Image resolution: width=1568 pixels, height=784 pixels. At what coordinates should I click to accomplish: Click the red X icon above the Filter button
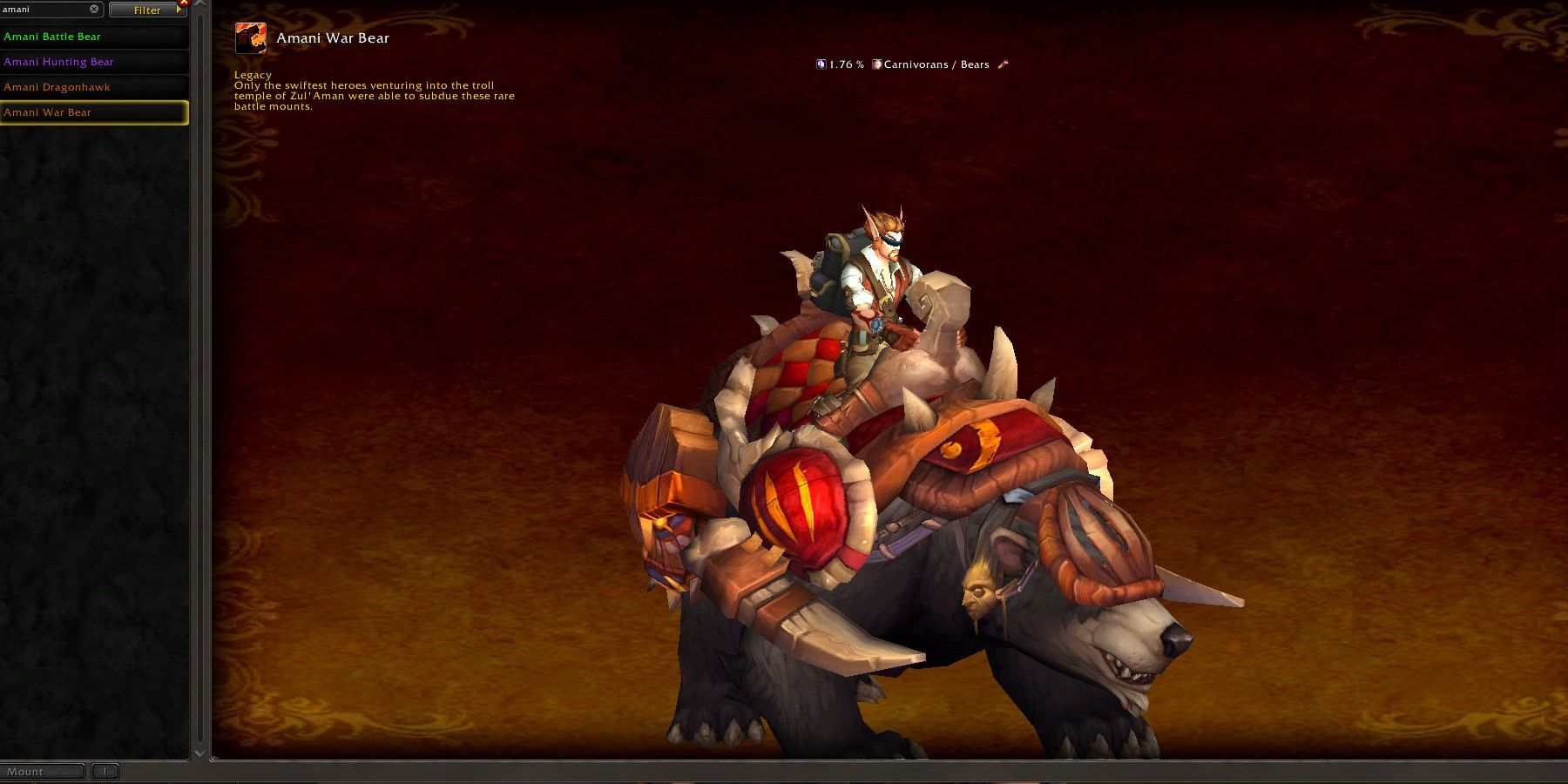click(184, 3)
